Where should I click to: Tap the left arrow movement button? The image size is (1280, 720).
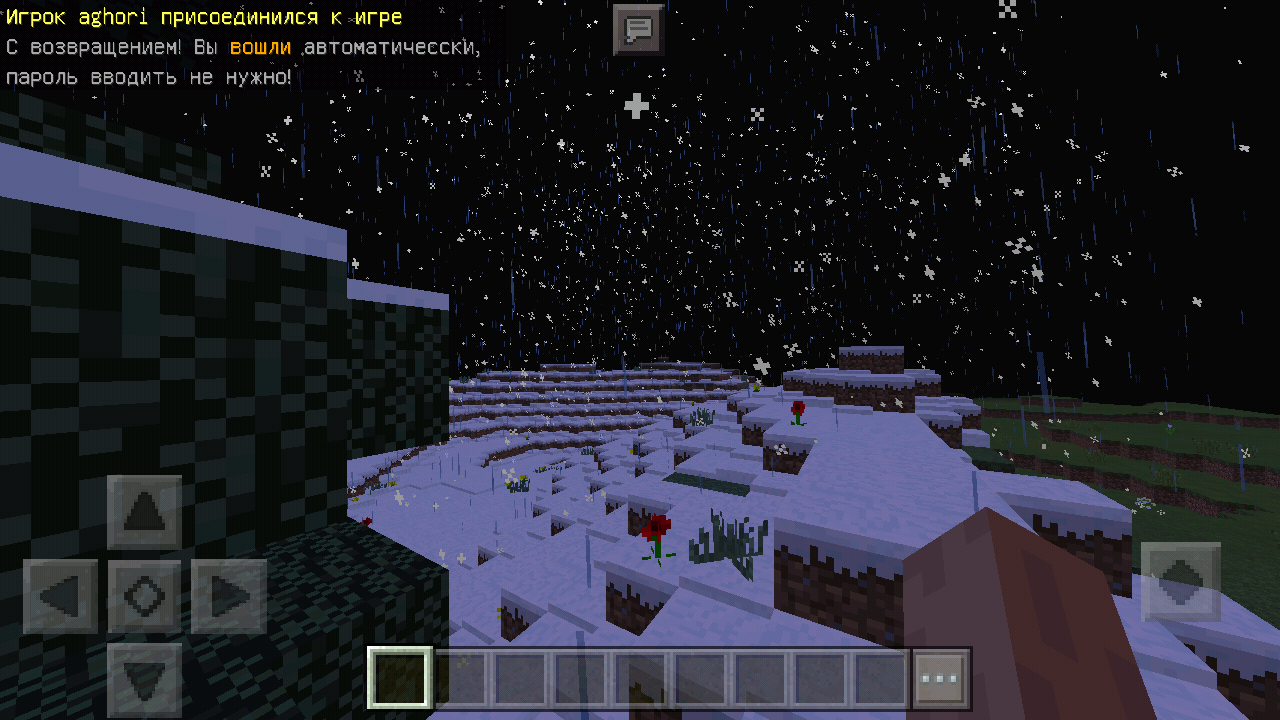[61, 597]
